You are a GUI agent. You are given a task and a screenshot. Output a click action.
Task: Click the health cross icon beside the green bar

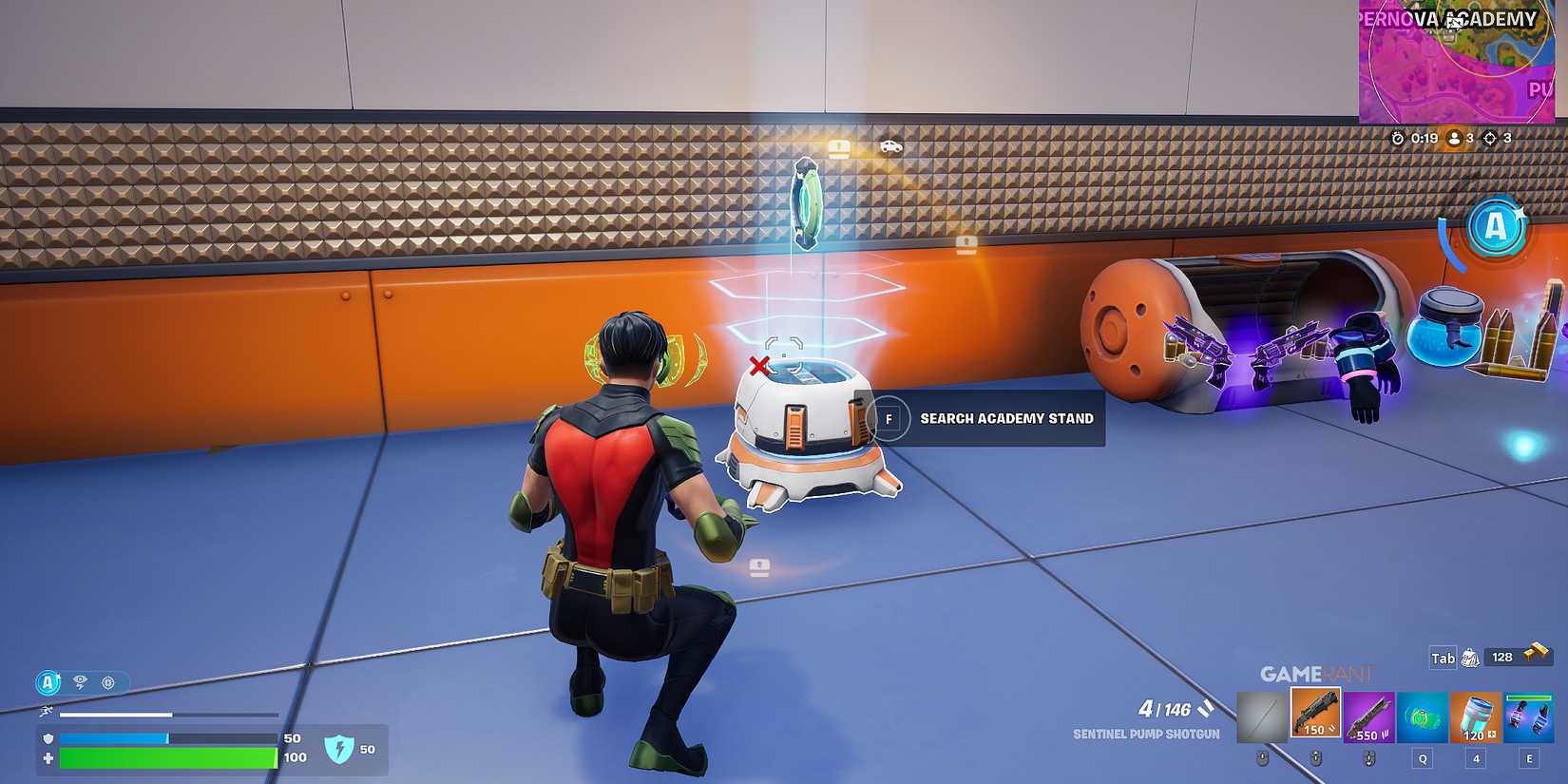(x=47, y=758)
